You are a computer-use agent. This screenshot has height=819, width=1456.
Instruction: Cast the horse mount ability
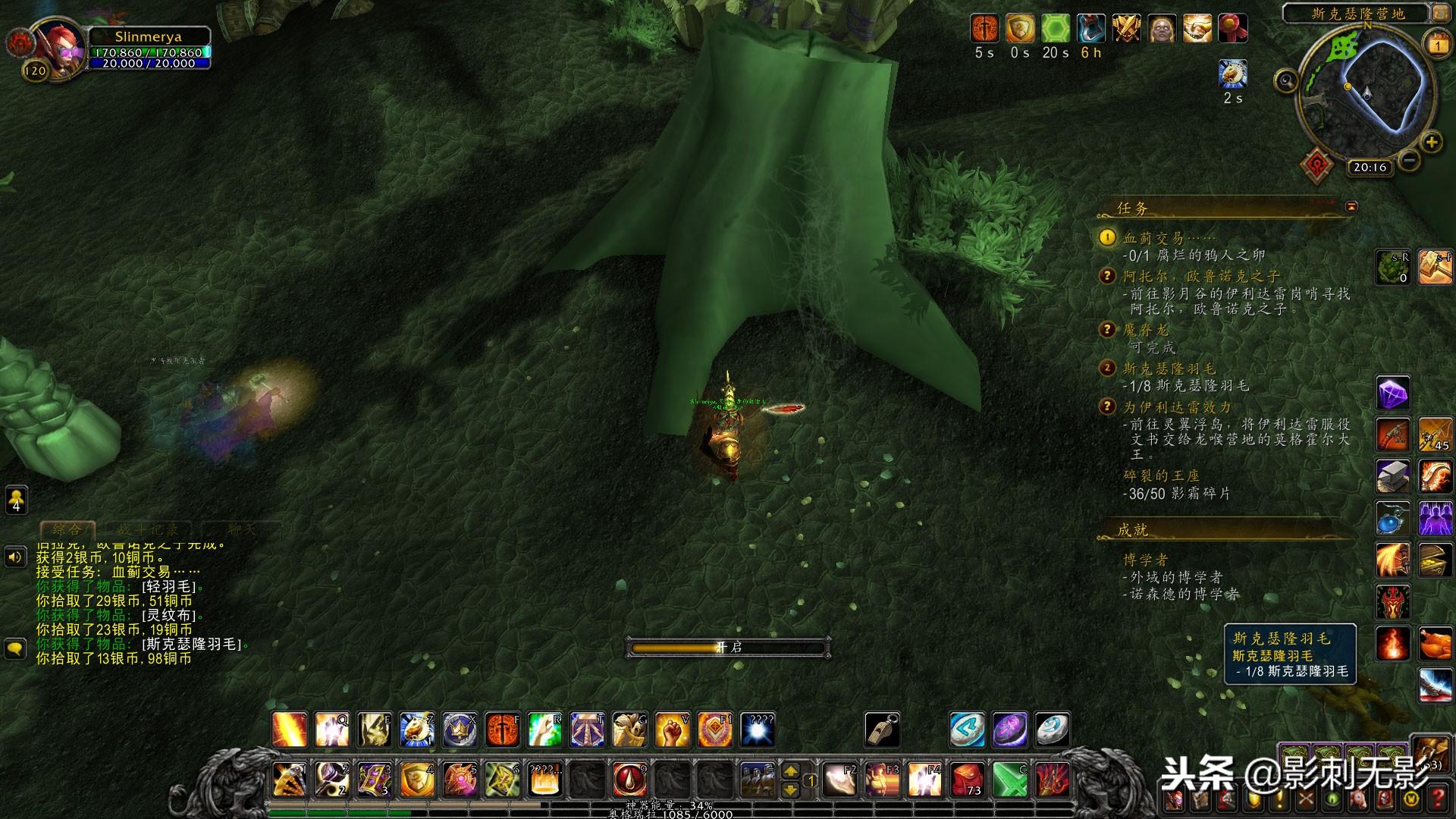(x=629, y=730)
